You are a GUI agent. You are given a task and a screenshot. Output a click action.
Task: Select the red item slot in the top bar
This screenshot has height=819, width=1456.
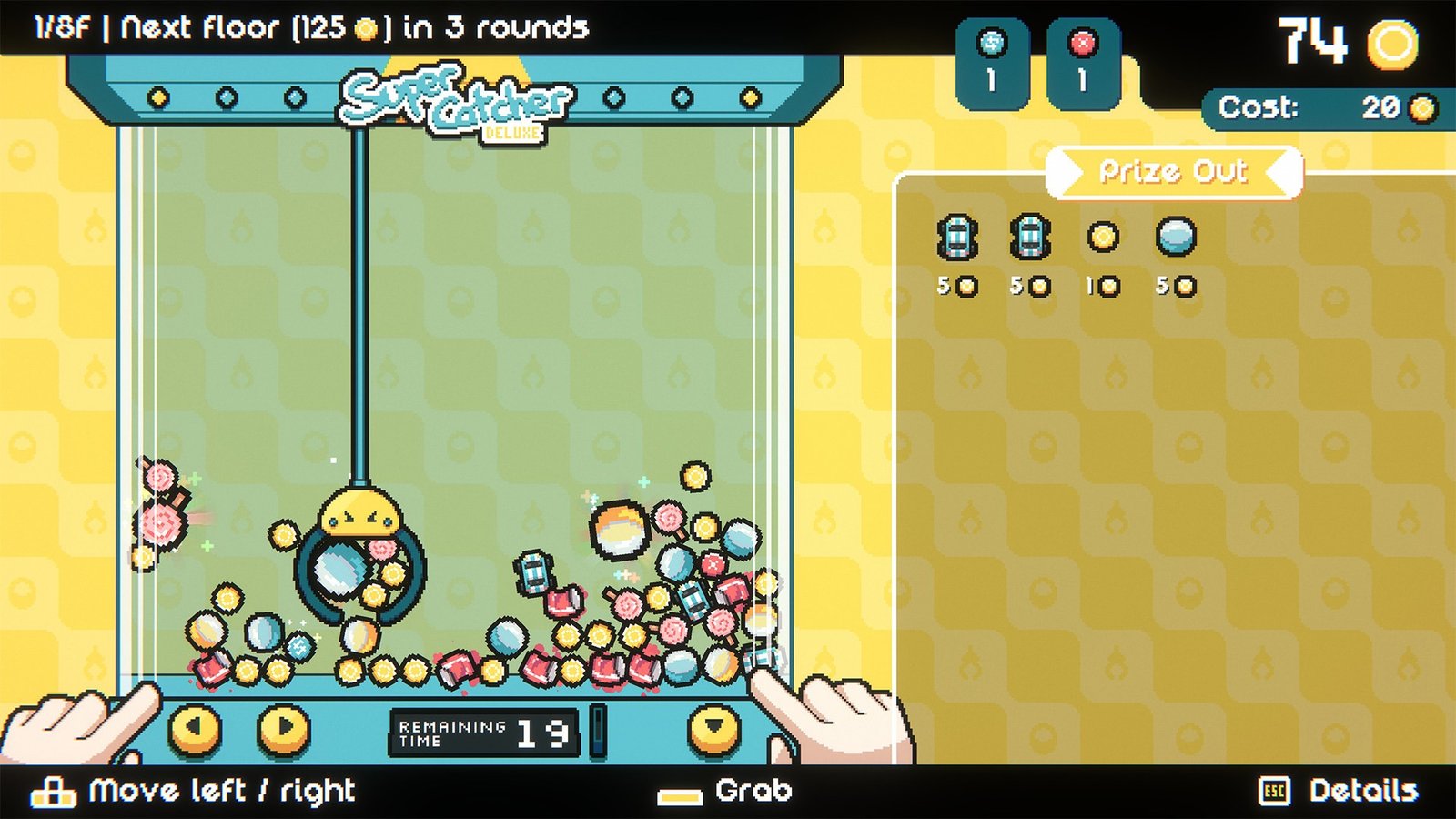click(1083, 62)
